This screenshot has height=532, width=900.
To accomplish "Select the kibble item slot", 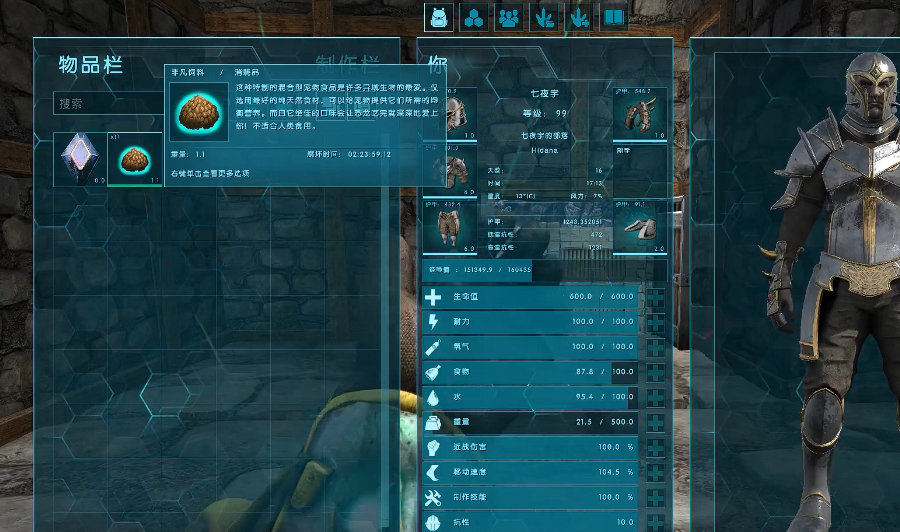I will 135,159.
